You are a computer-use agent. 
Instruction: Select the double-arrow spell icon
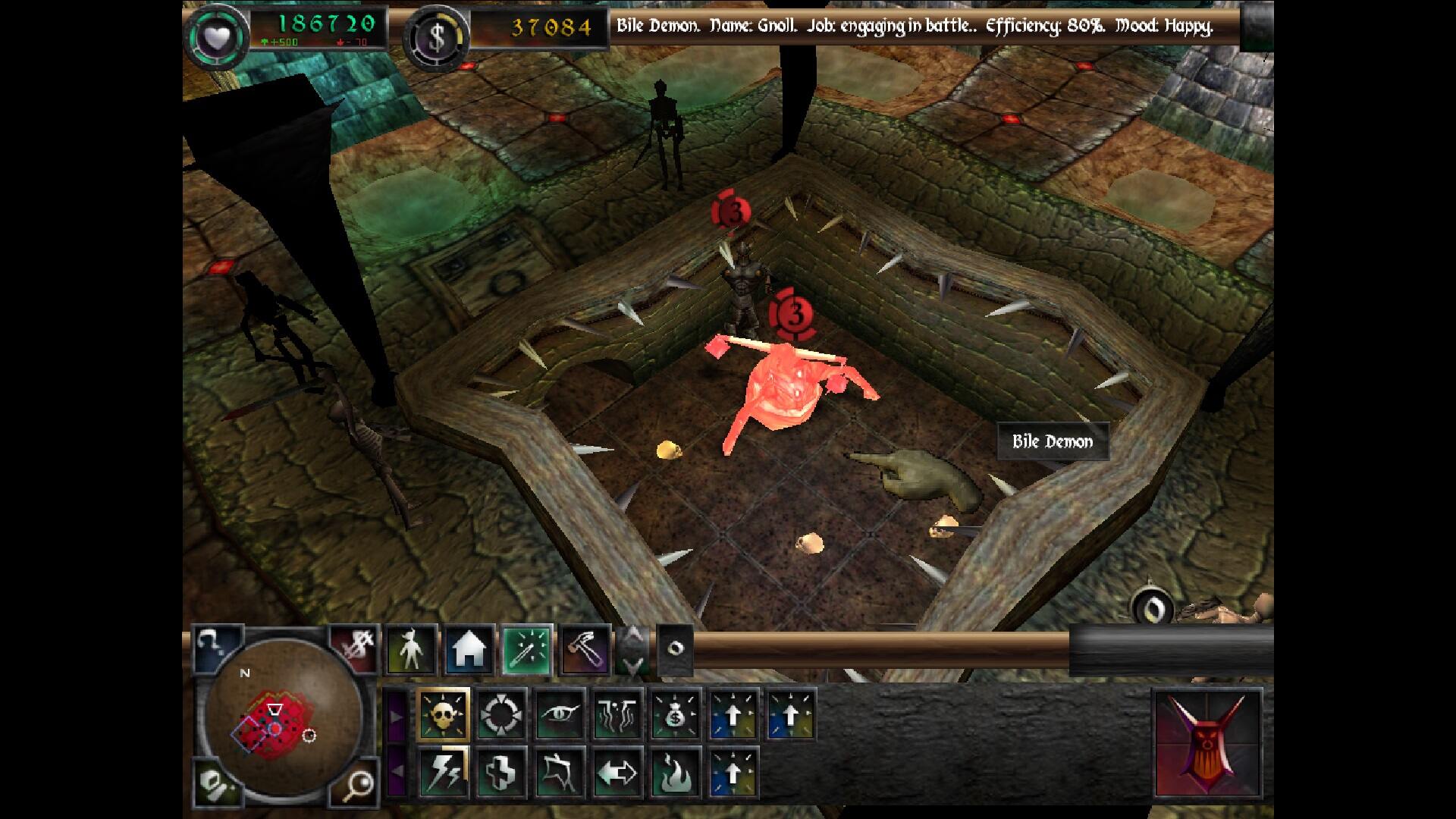(x=617, y=773)
